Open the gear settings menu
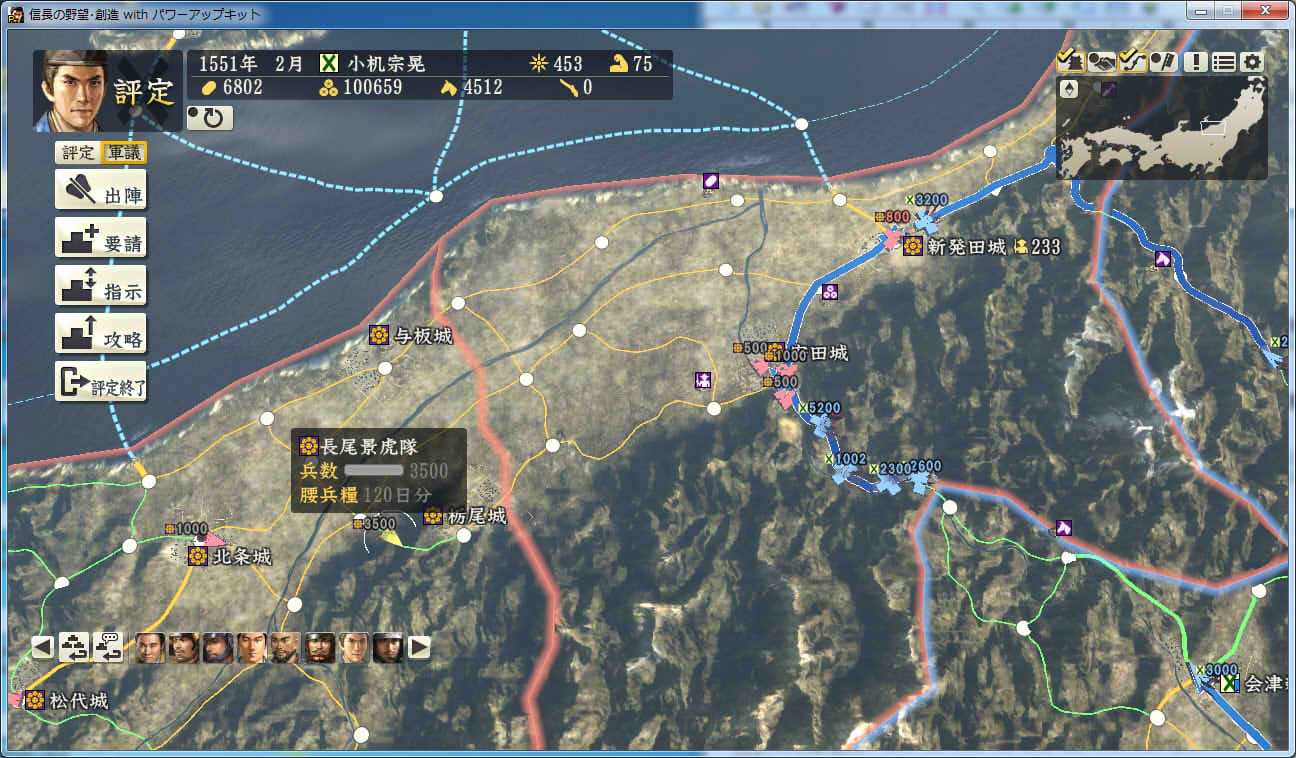The image size is (1296, 758). click(1252, 61)
